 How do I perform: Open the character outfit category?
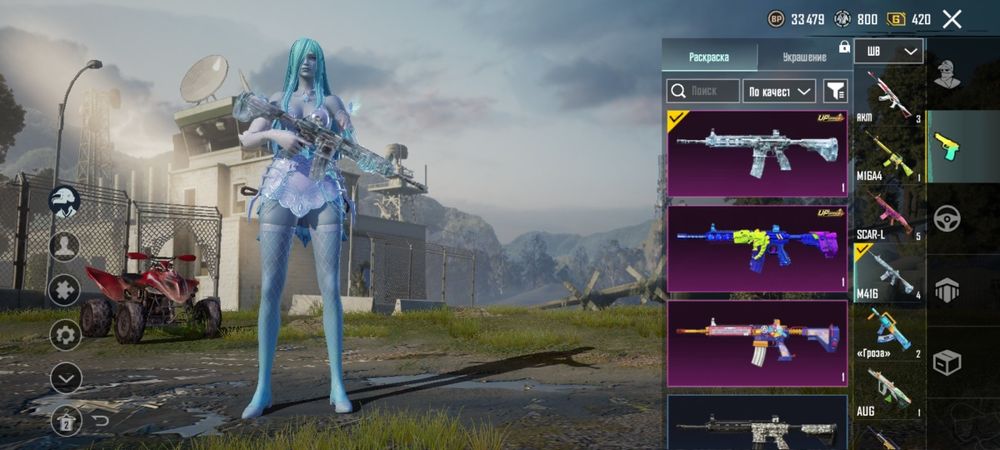tap(947, 73)
